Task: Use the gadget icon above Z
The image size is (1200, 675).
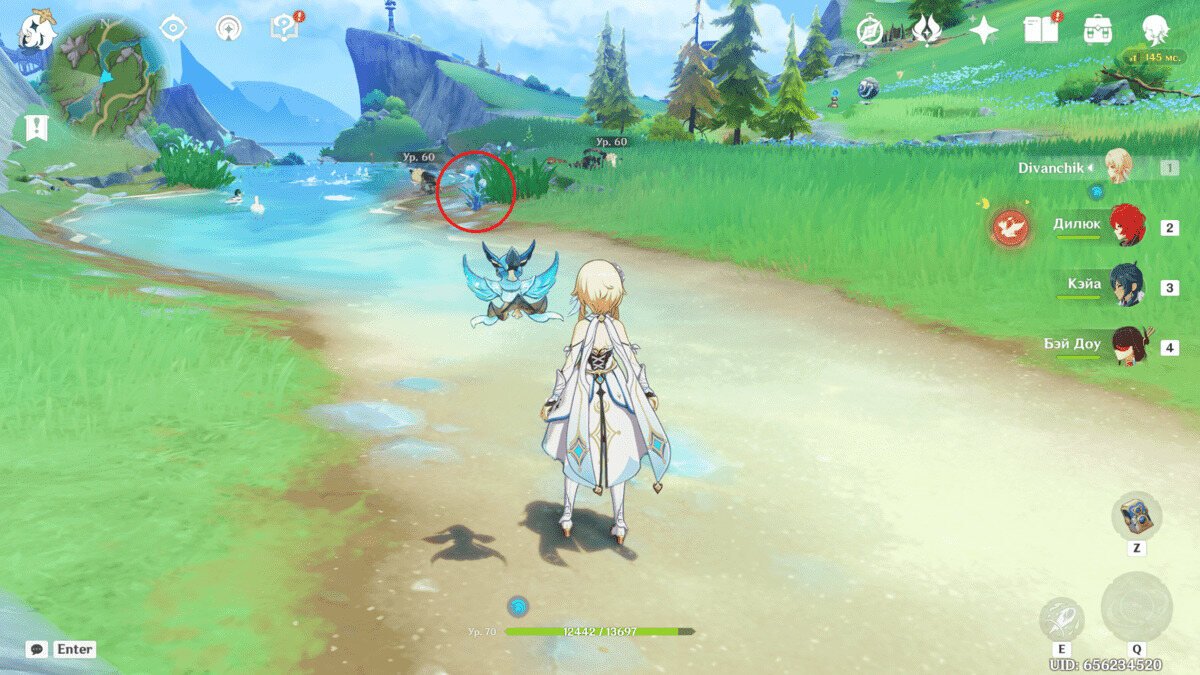Action: pyautogui.click(x=1137, y=515)
